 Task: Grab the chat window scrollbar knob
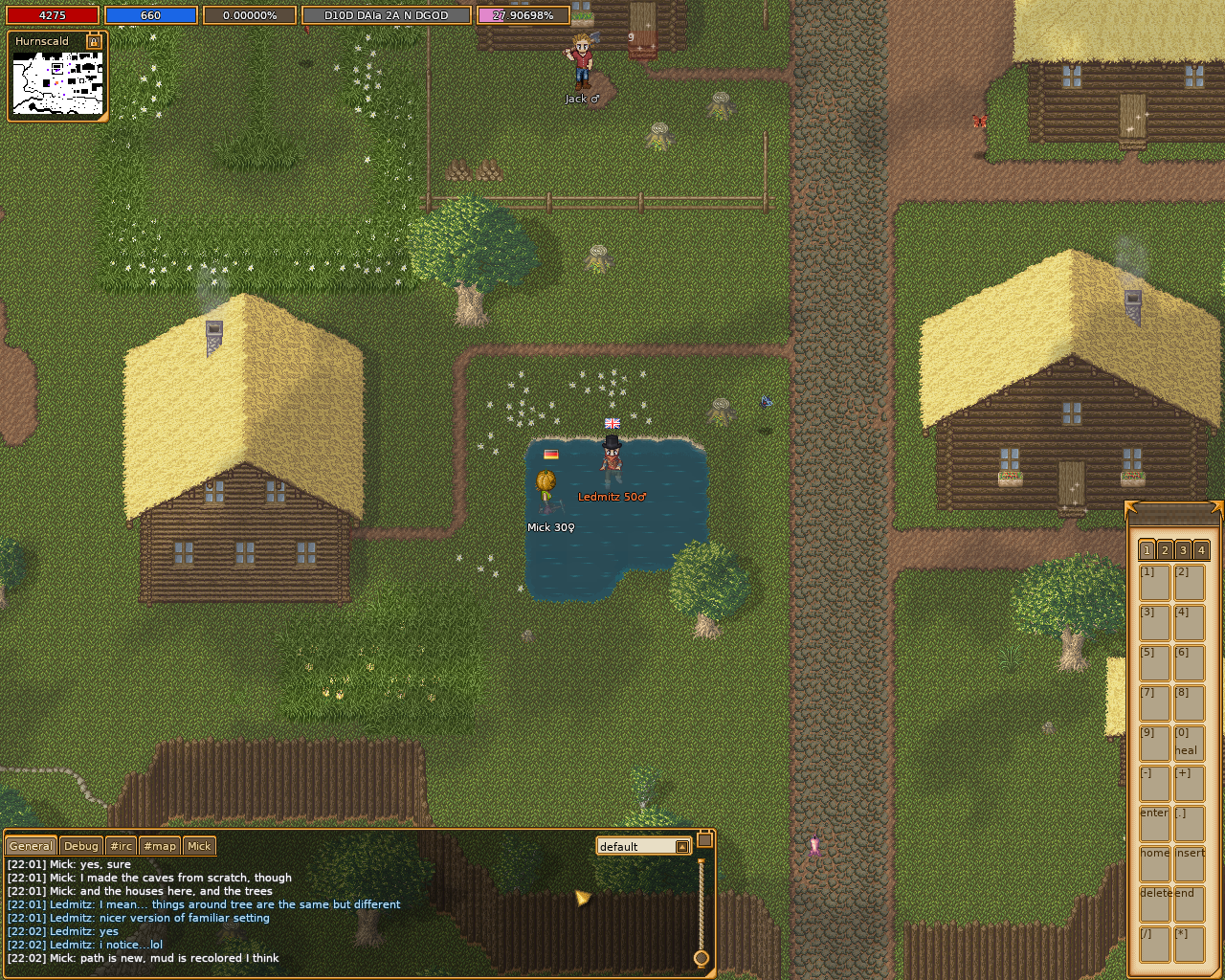coord(701,958)
